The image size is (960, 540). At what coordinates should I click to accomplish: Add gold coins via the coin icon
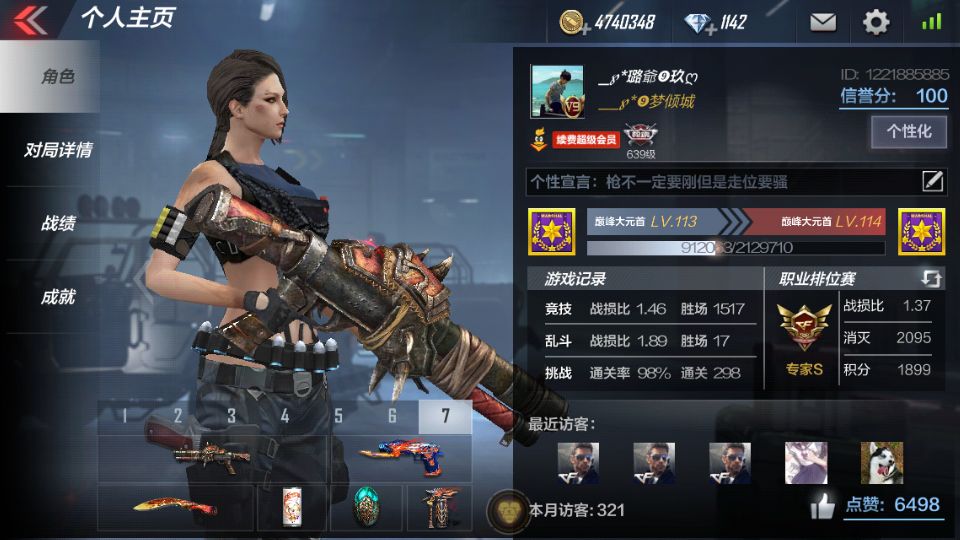tap(573, 22)
